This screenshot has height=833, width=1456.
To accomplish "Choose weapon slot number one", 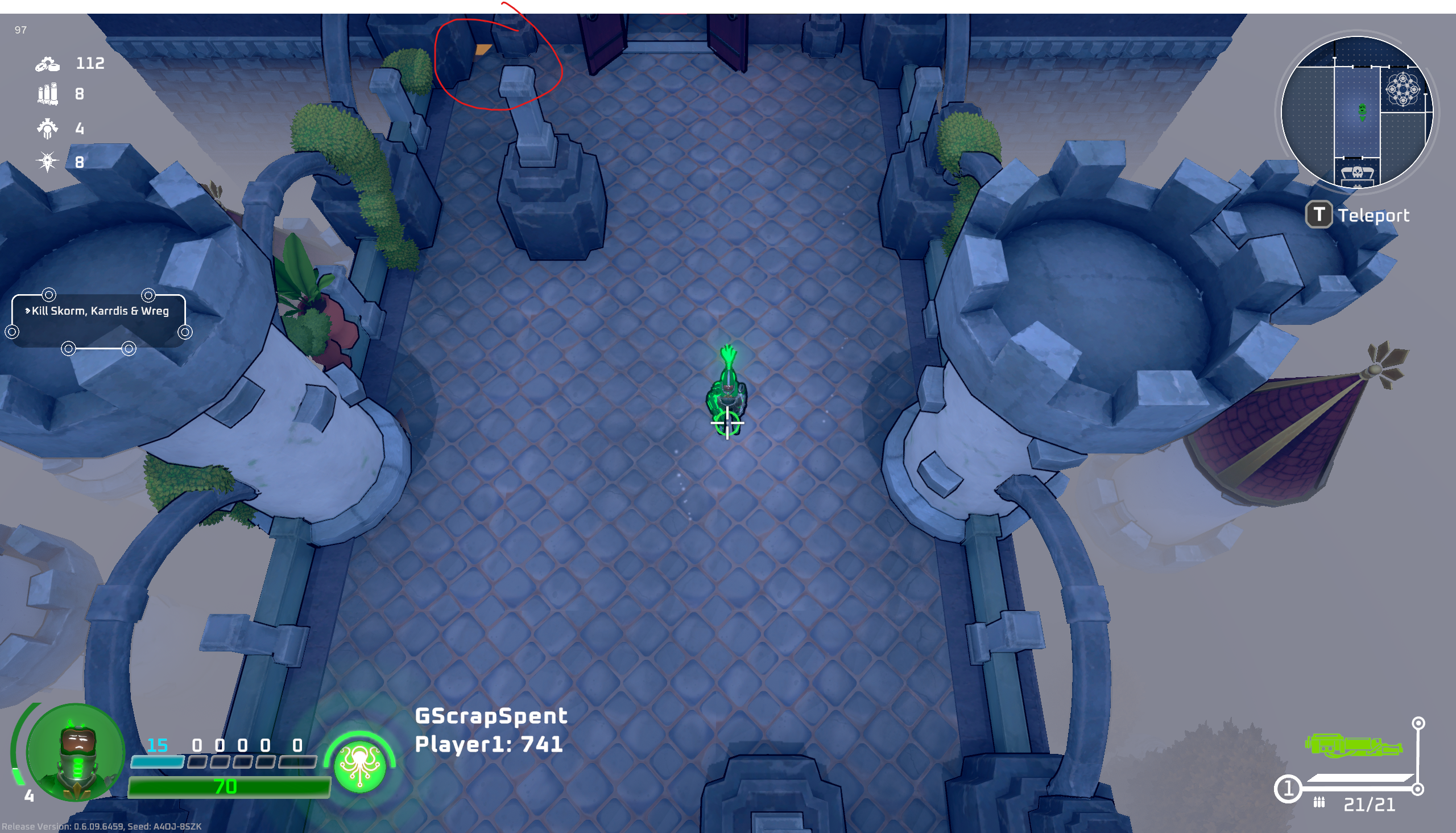I will (x=1288, y=790).
